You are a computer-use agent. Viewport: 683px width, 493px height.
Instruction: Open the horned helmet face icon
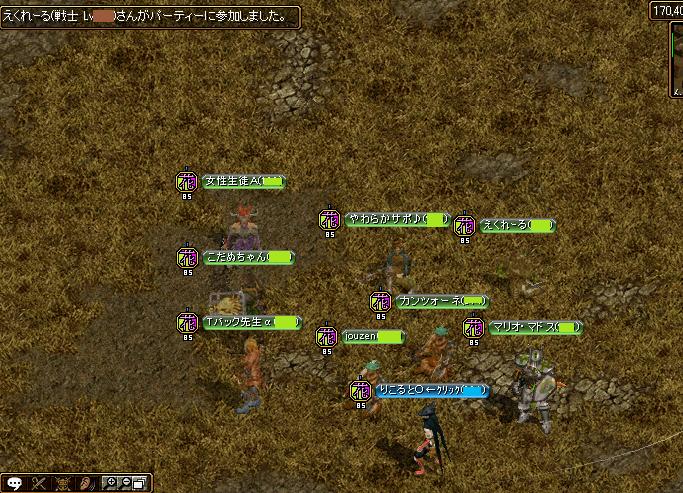(x=64, y=484)
